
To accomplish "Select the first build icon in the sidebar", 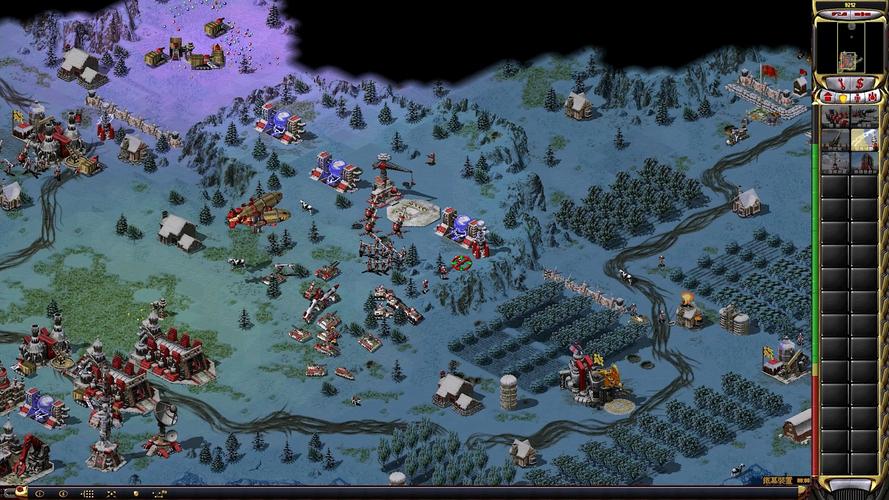I will coord(835,116).
